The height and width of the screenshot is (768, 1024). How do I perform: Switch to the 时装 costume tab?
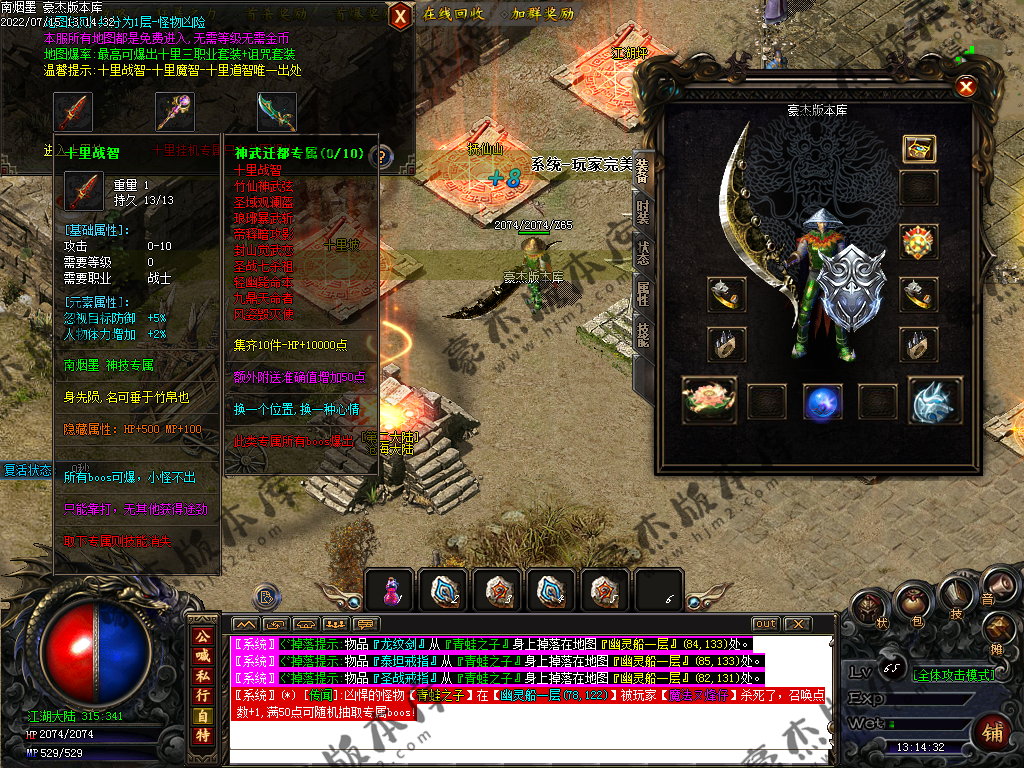(643, 212)
